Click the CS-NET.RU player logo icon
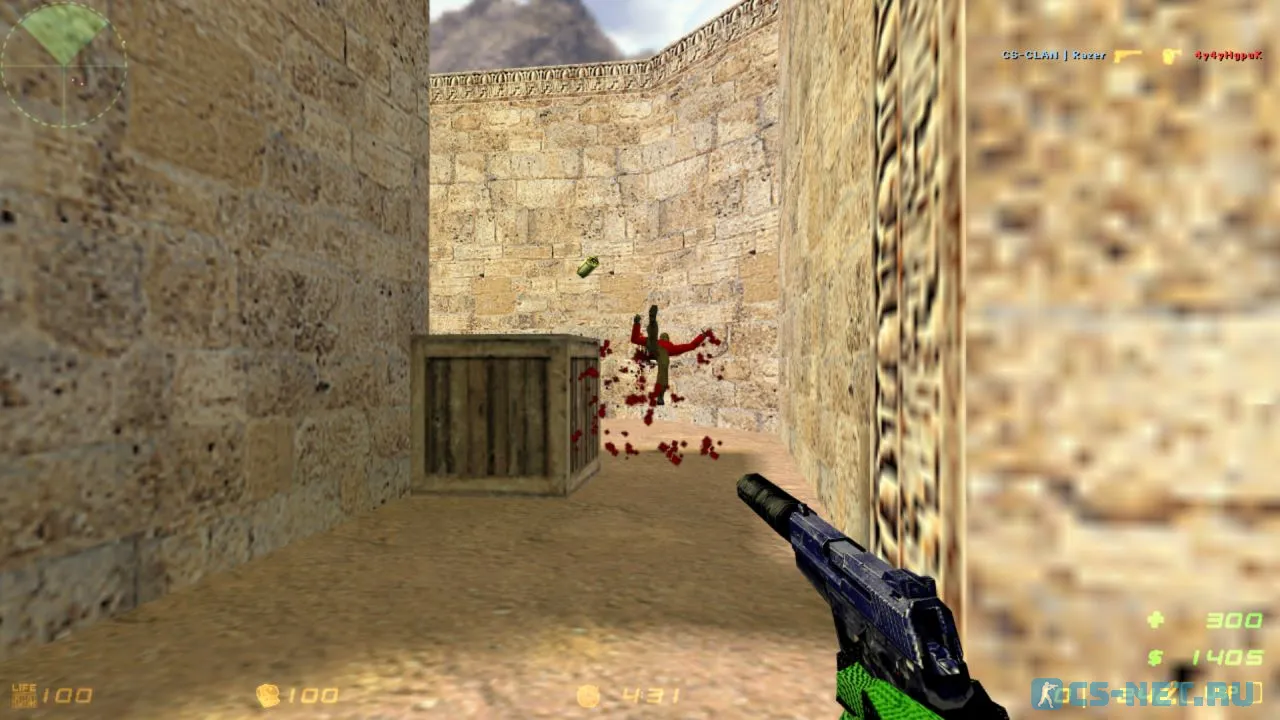 coord(1046,693)
